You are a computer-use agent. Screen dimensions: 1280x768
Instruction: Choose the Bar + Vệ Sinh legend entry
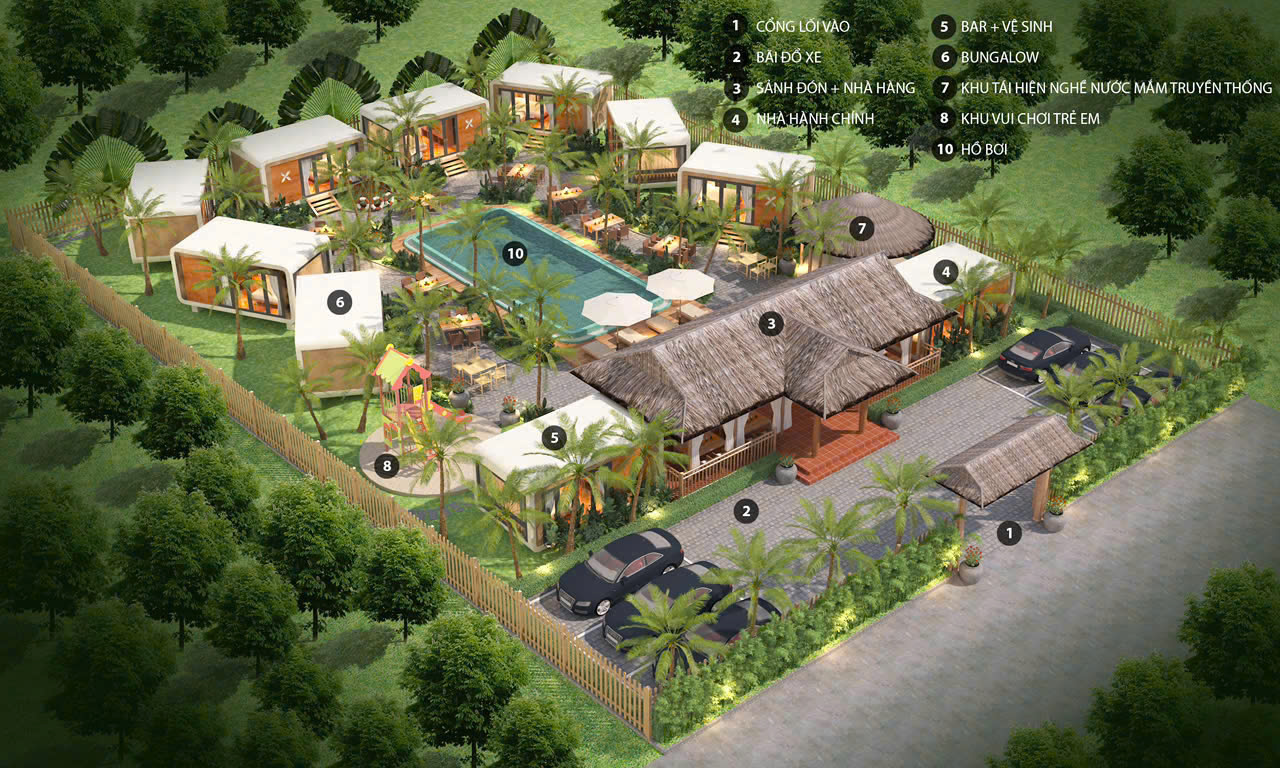click(x=1006, y=26)
